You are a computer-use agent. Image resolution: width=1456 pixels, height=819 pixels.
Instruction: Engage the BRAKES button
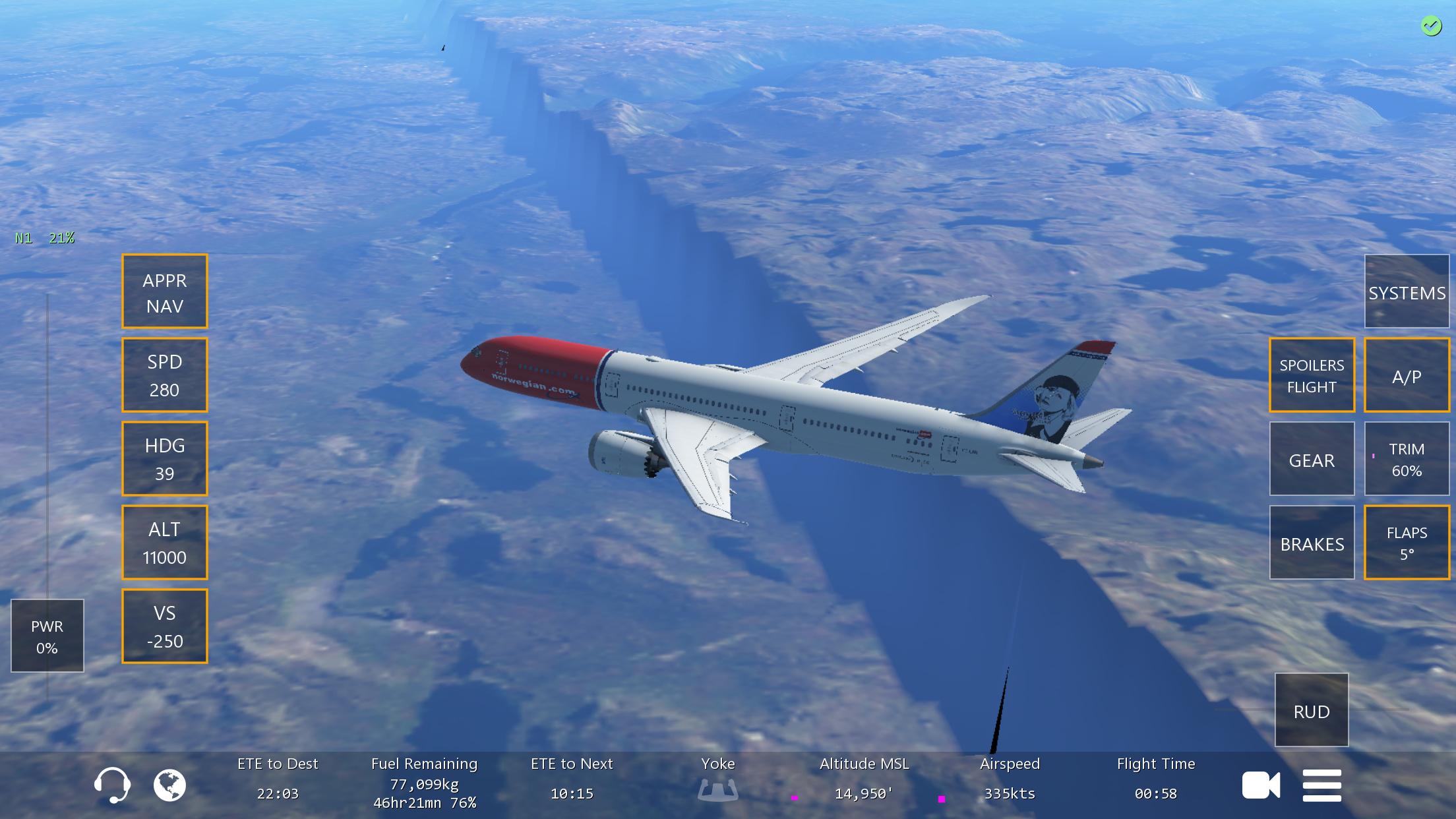[x=1312, y=543]
